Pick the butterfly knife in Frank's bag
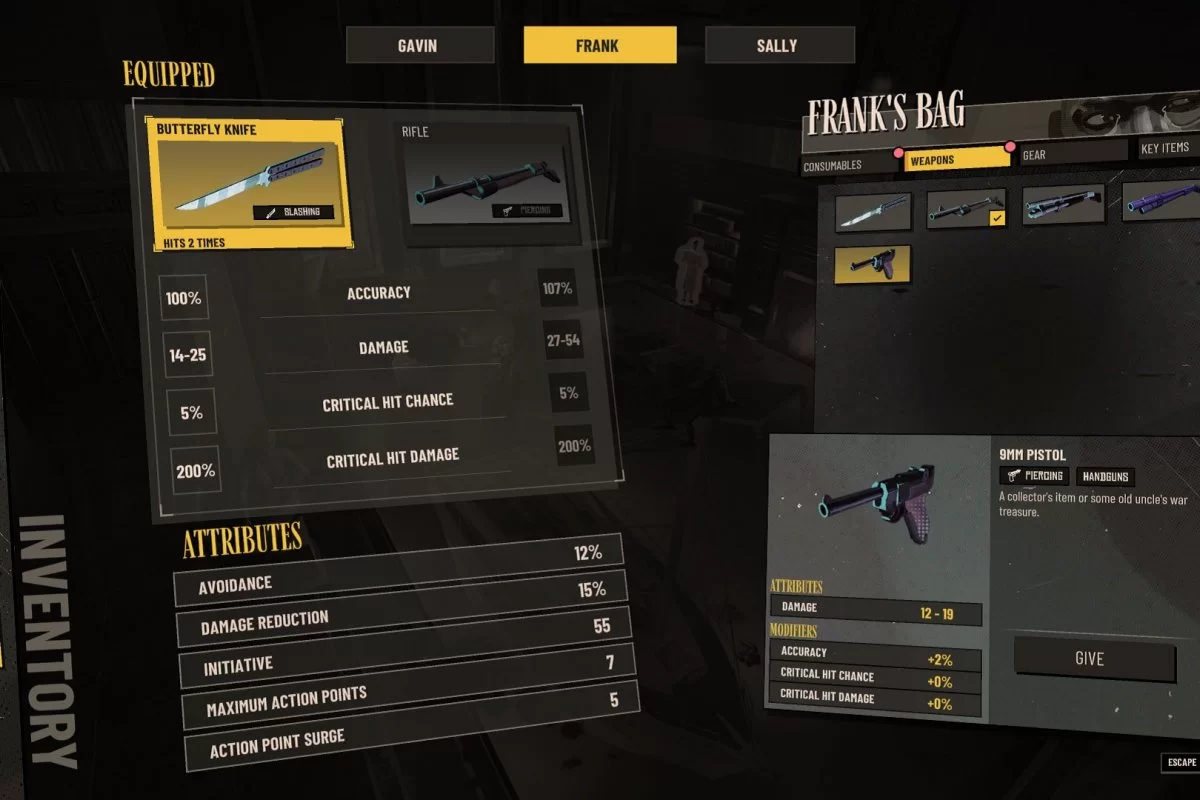Image resolution: width=1200 pixels, height=800 pixels. (873, 212)
